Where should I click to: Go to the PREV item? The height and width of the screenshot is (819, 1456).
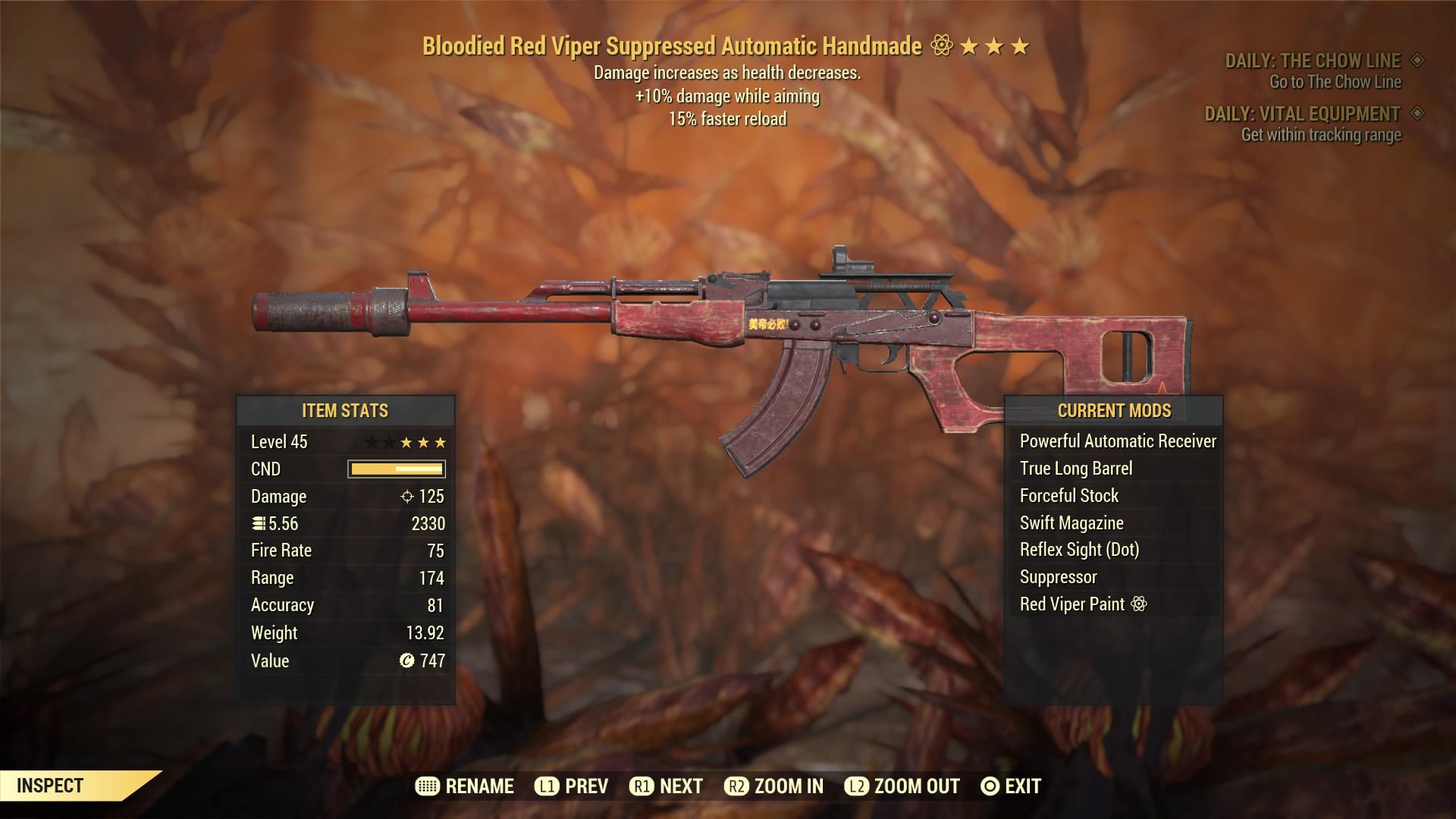pyautogui.click(x=571, y=786)
